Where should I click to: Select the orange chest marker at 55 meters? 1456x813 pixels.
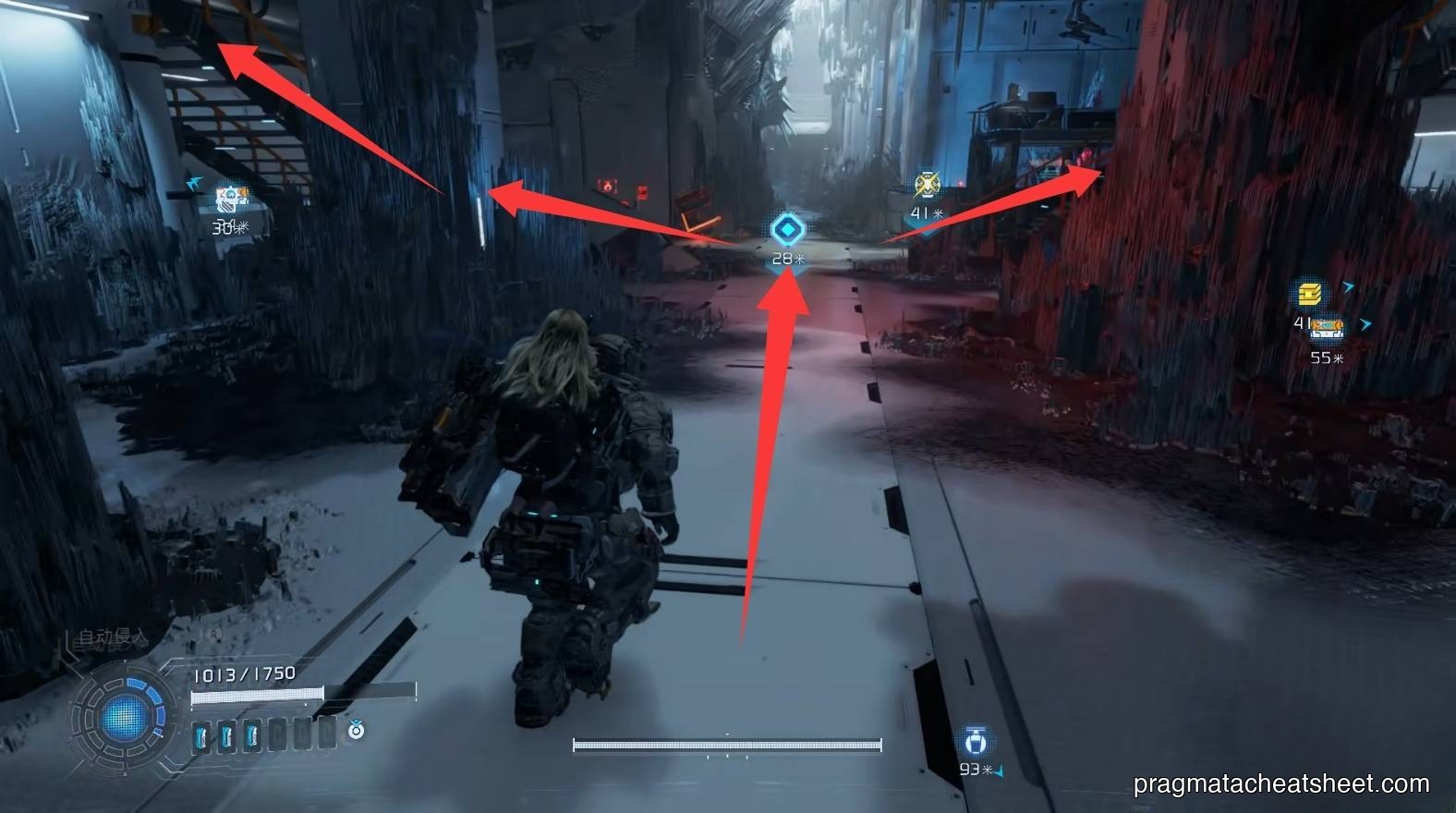click(1327, 328)
